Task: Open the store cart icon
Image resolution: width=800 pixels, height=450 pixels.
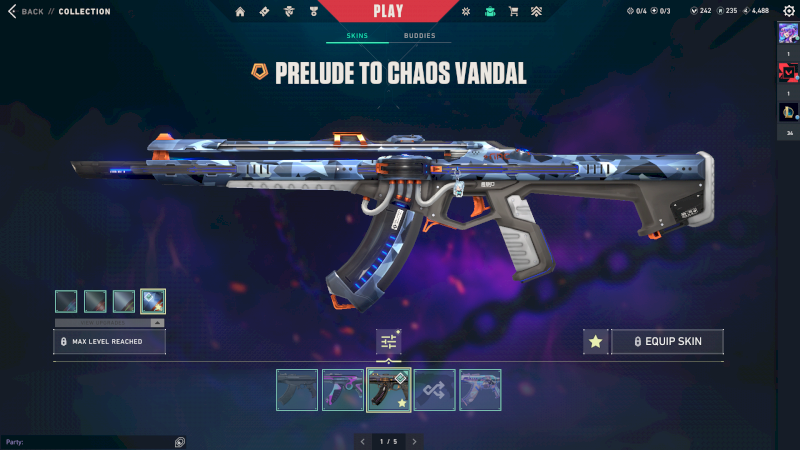Action: point(513,12)
